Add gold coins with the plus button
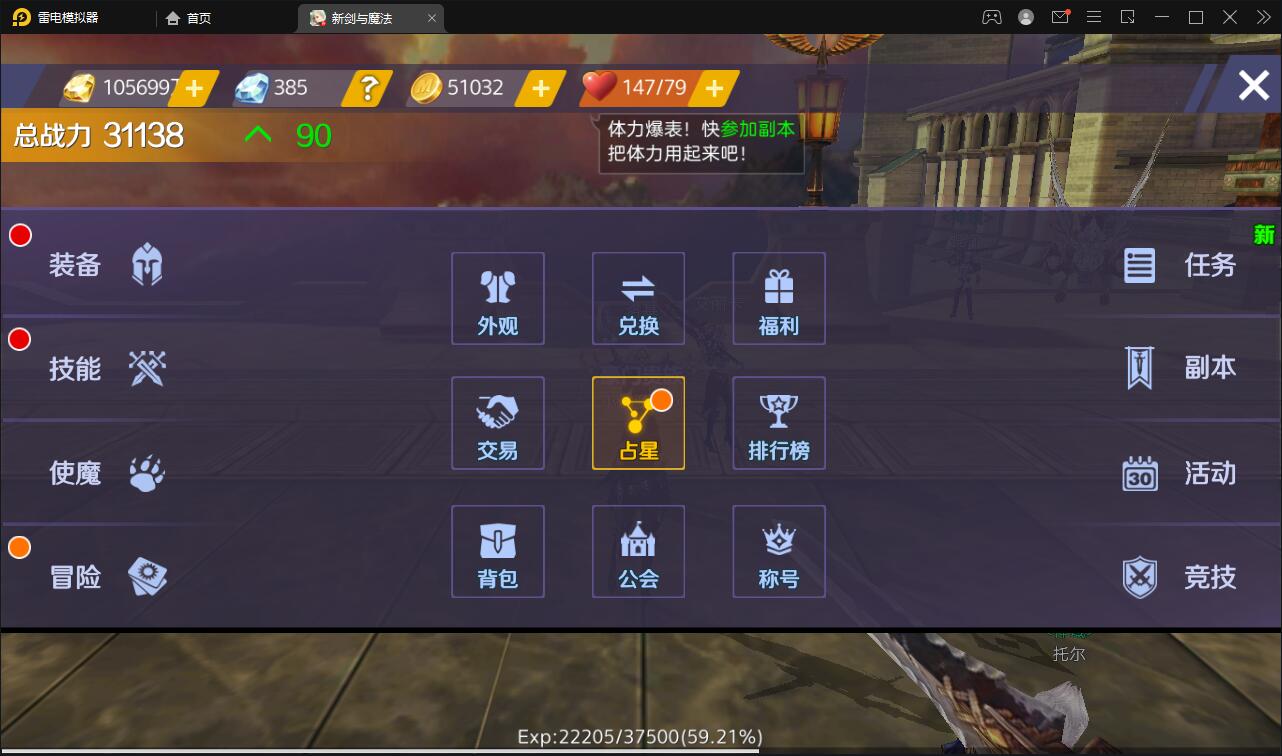Viewport: 1282px width, 756px height. point(541,88)
